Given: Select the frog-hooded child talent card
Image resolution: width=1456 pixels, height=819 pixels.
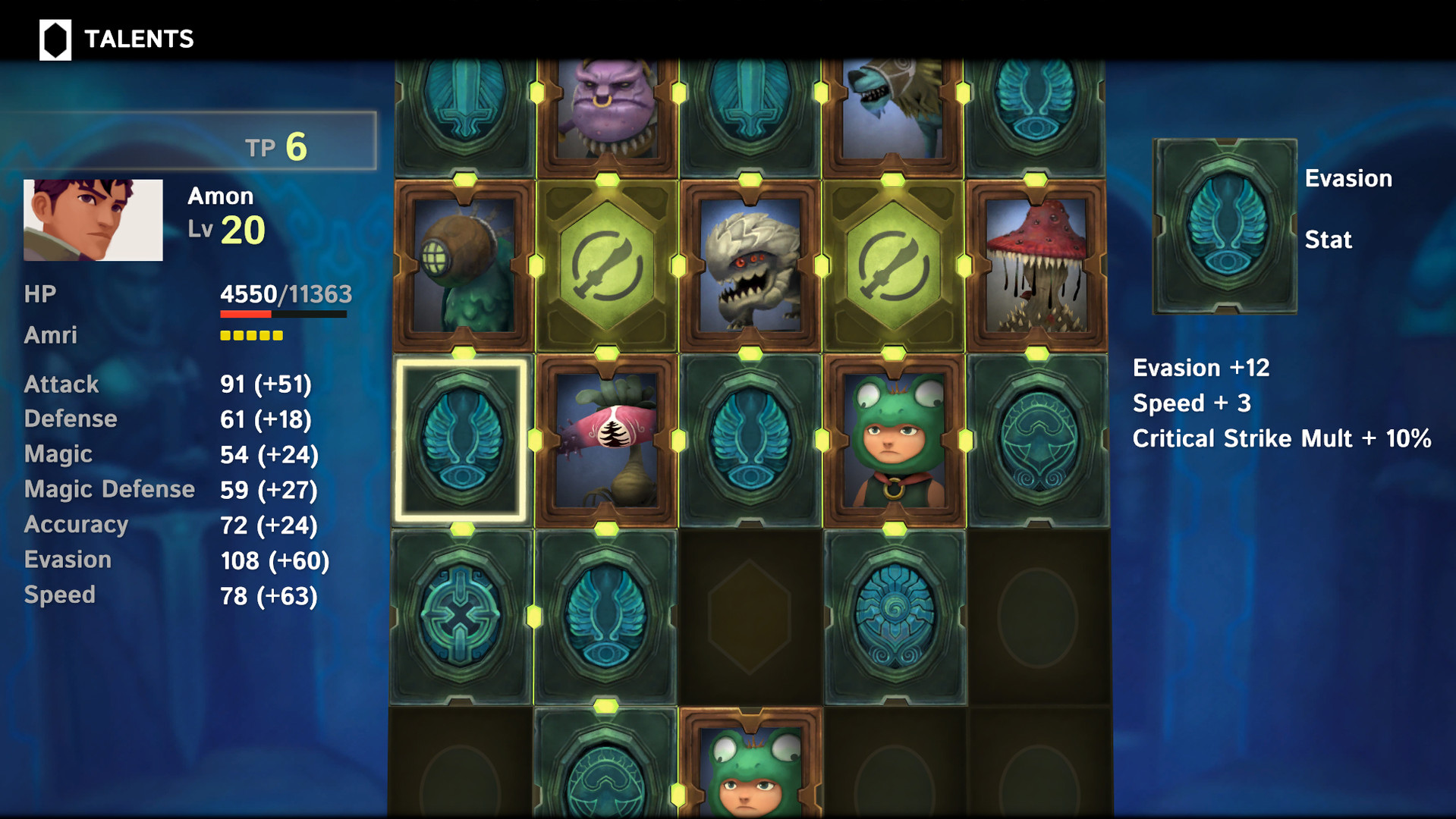Looking at the screenshot, I should pos(893,440).
